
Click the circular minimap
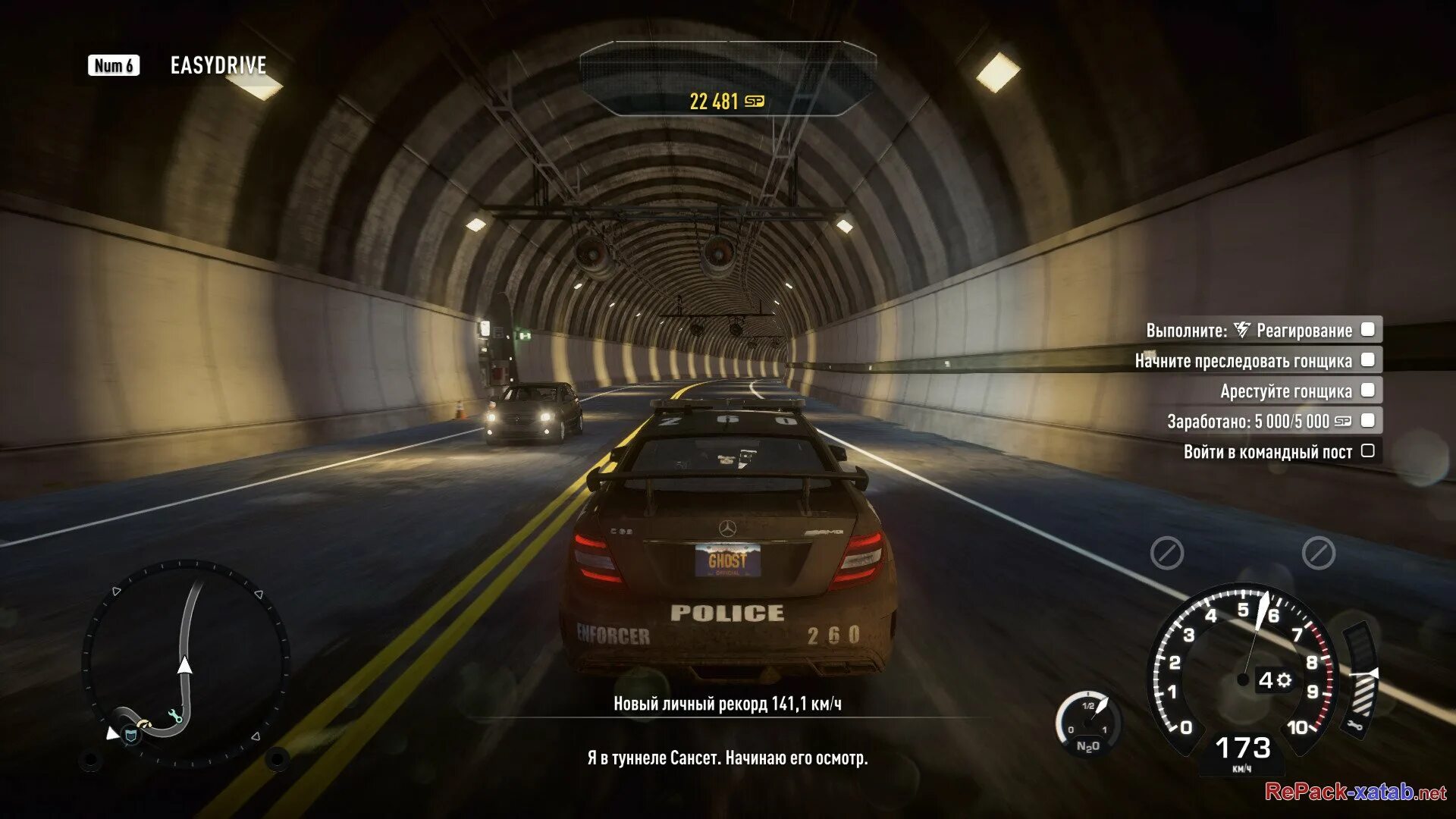tap(186, 664)
